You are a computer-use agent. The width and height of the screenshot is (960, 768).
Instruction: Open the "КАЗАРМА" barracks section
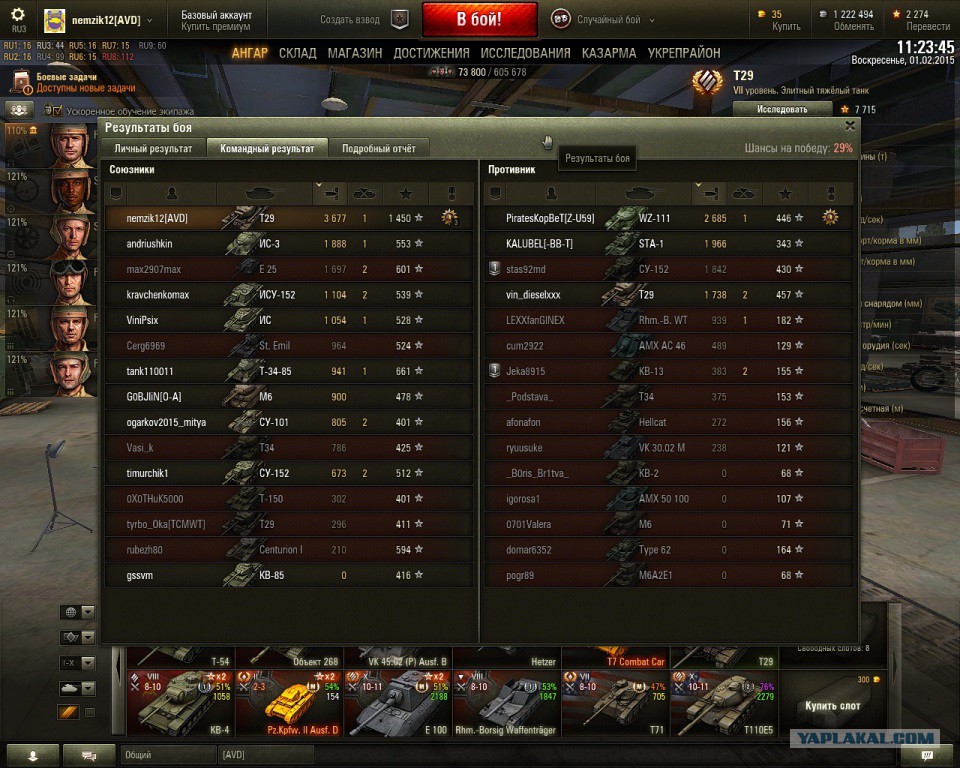point(609,53)
